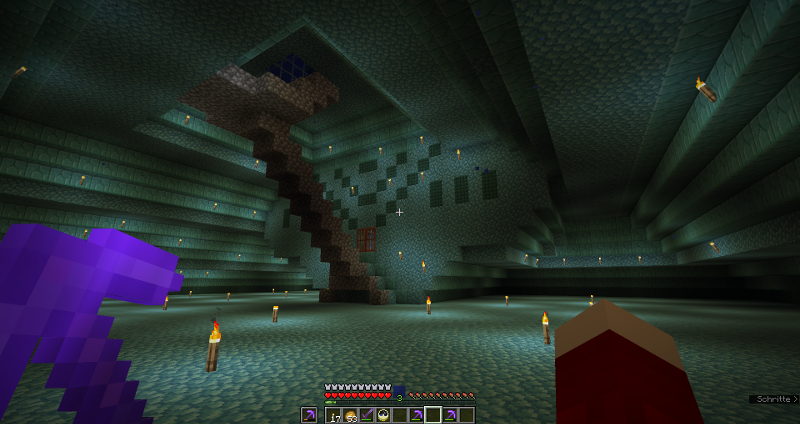Choose the purple enchanted sword slot
Screen dimensions: 800x424
(367, 415)
